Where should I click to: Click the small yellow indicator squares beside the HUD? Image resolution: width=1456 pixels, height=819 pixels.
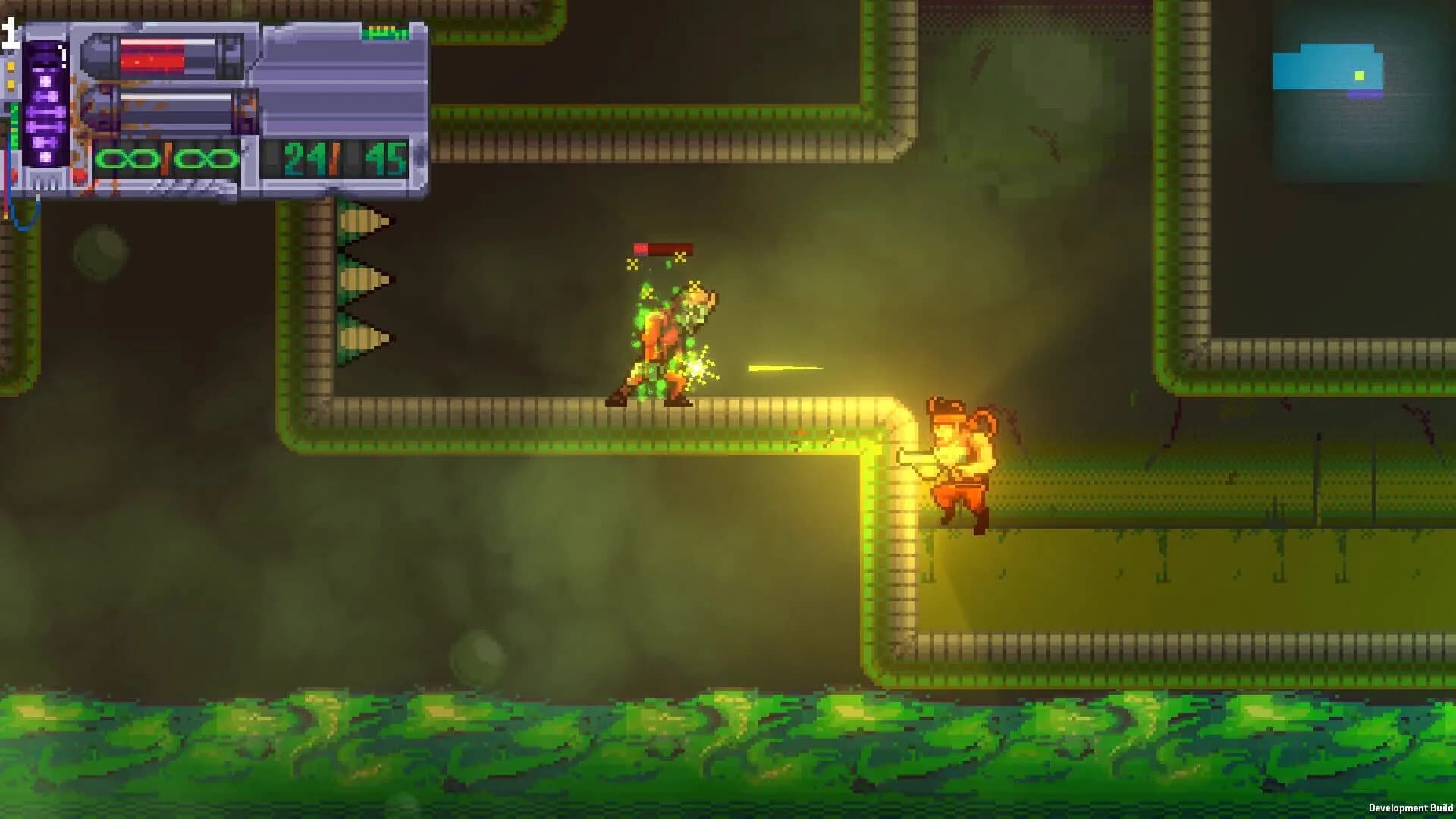click(x=11, y=74)
